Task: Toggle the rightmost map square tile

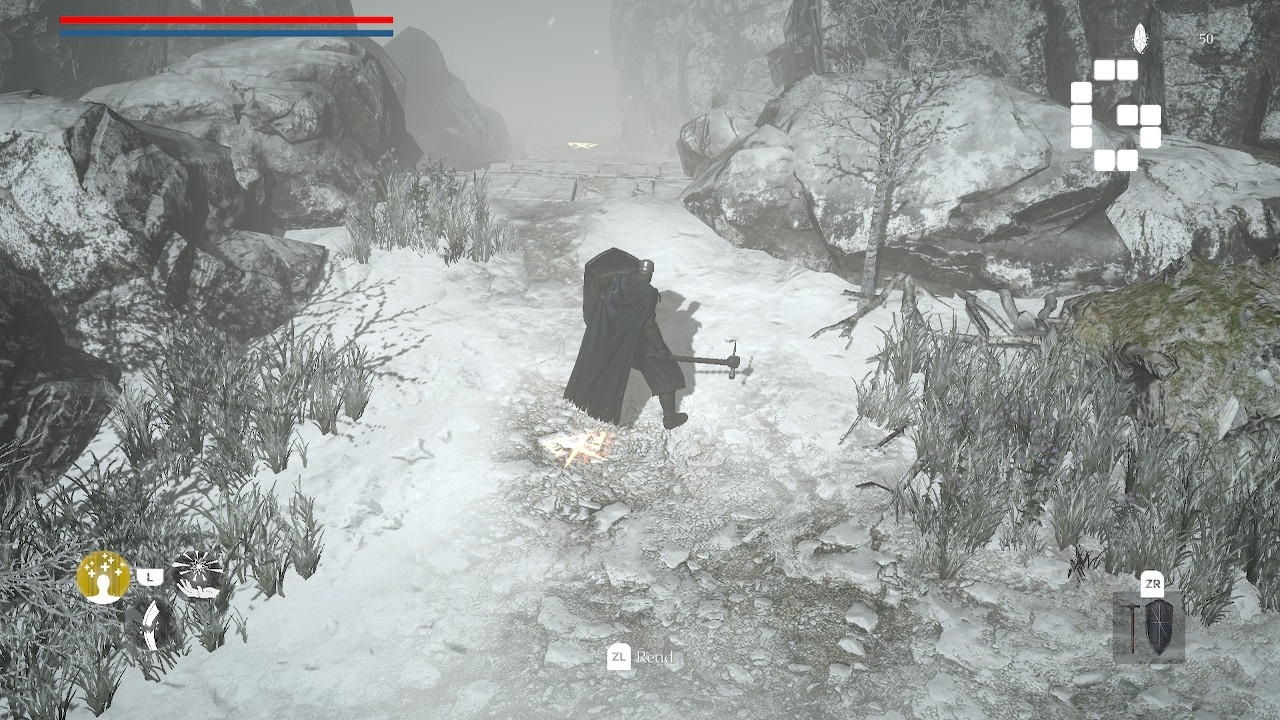Action: coord(1151,114)
